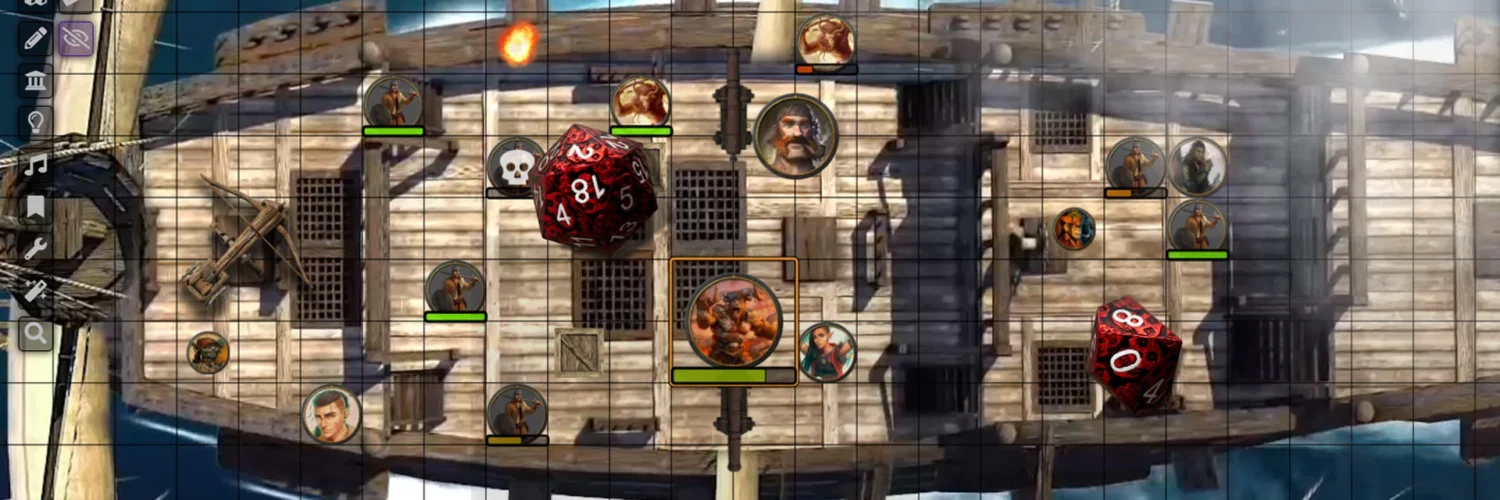Viewport: 1500px width, 500px height.
Task: Open the wrench settings tool
Action: pyautogui.click(x=36, y=248)
